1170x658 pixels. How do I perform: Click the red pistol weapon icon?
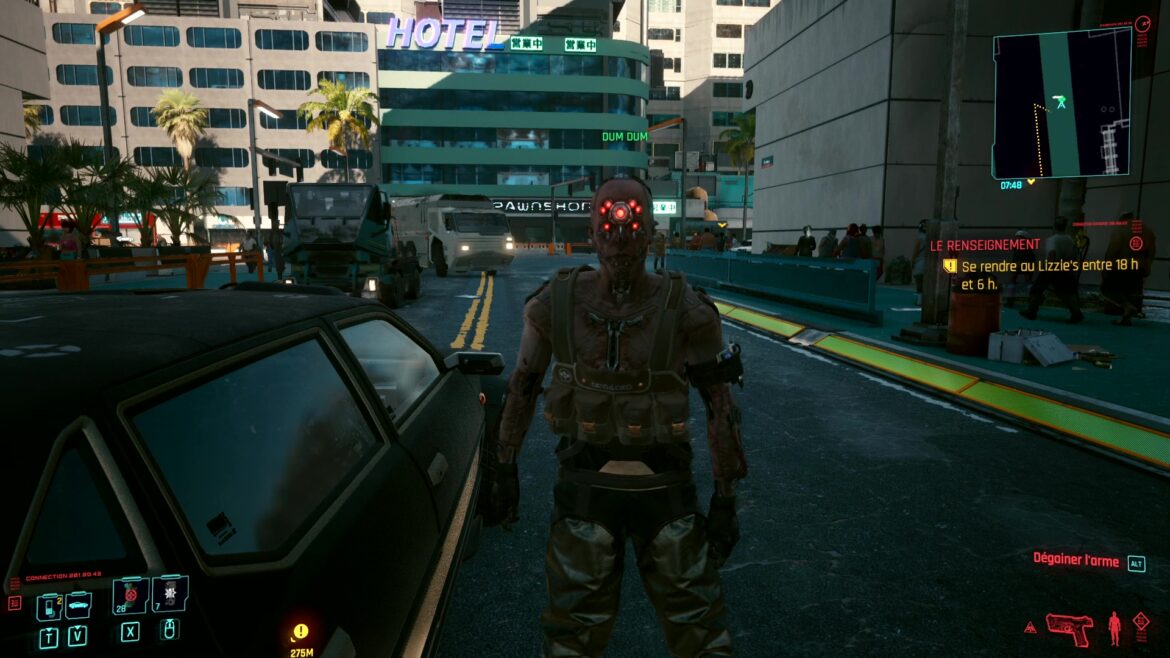[x=1069, y=628]
